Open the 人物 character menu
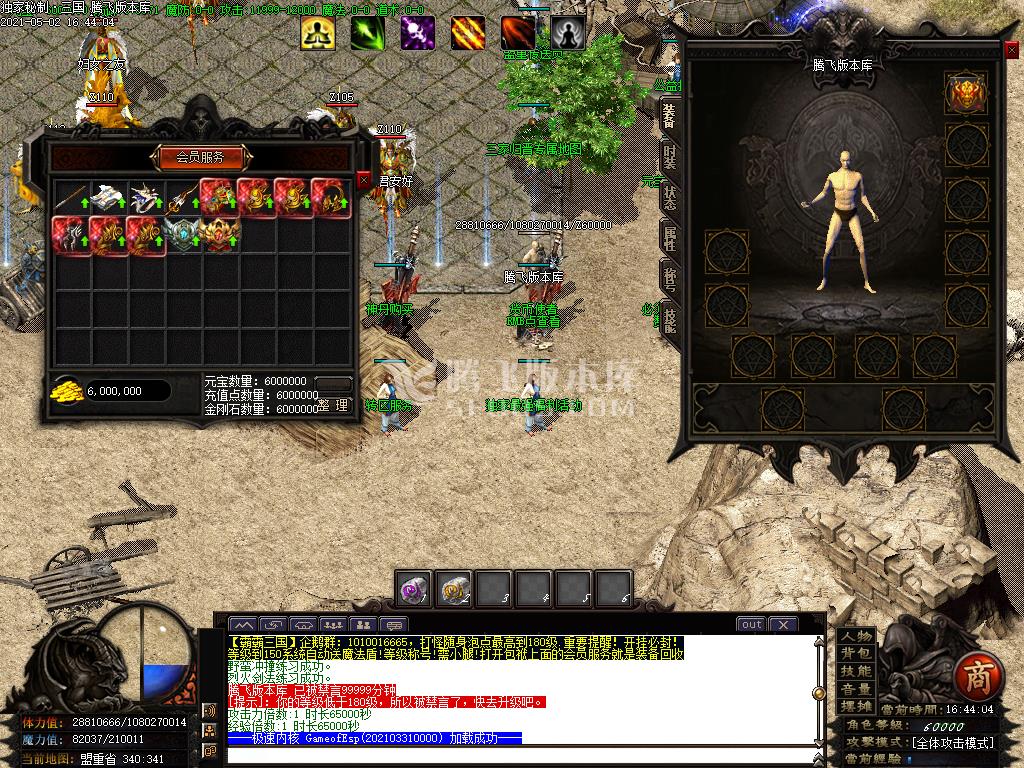This screenshot has height=768, width=1024. pyautogui.click(x=856, y=637)
